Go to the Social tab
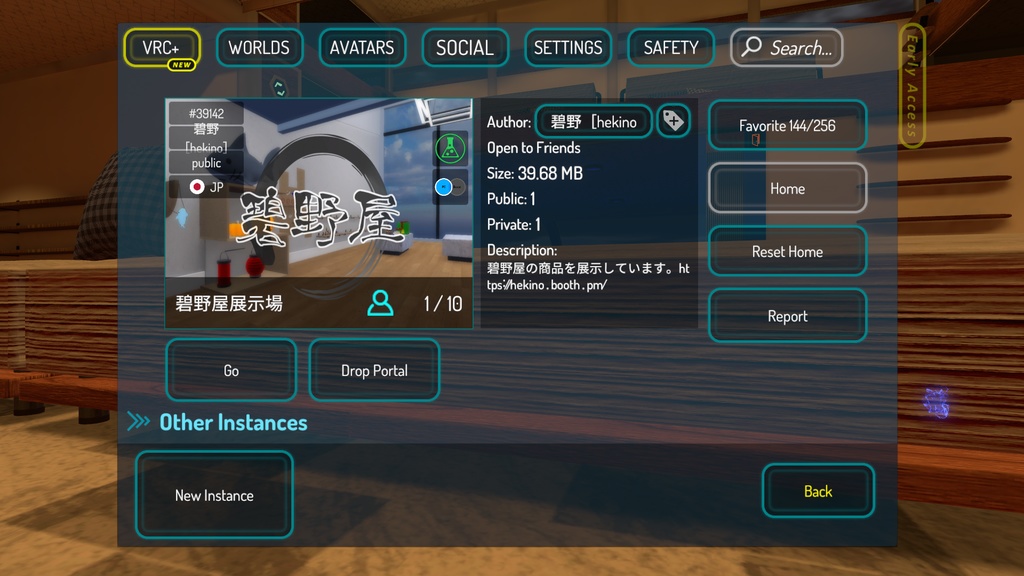Viewport: 1024px width, 576px height. point(465,48)
